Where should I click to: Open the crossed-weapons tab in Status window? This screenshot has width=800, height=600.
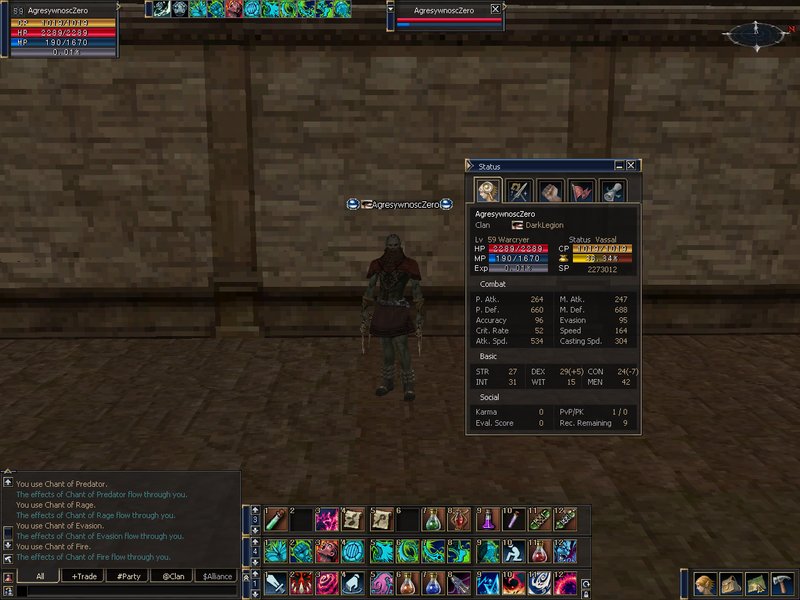point(518,190)
